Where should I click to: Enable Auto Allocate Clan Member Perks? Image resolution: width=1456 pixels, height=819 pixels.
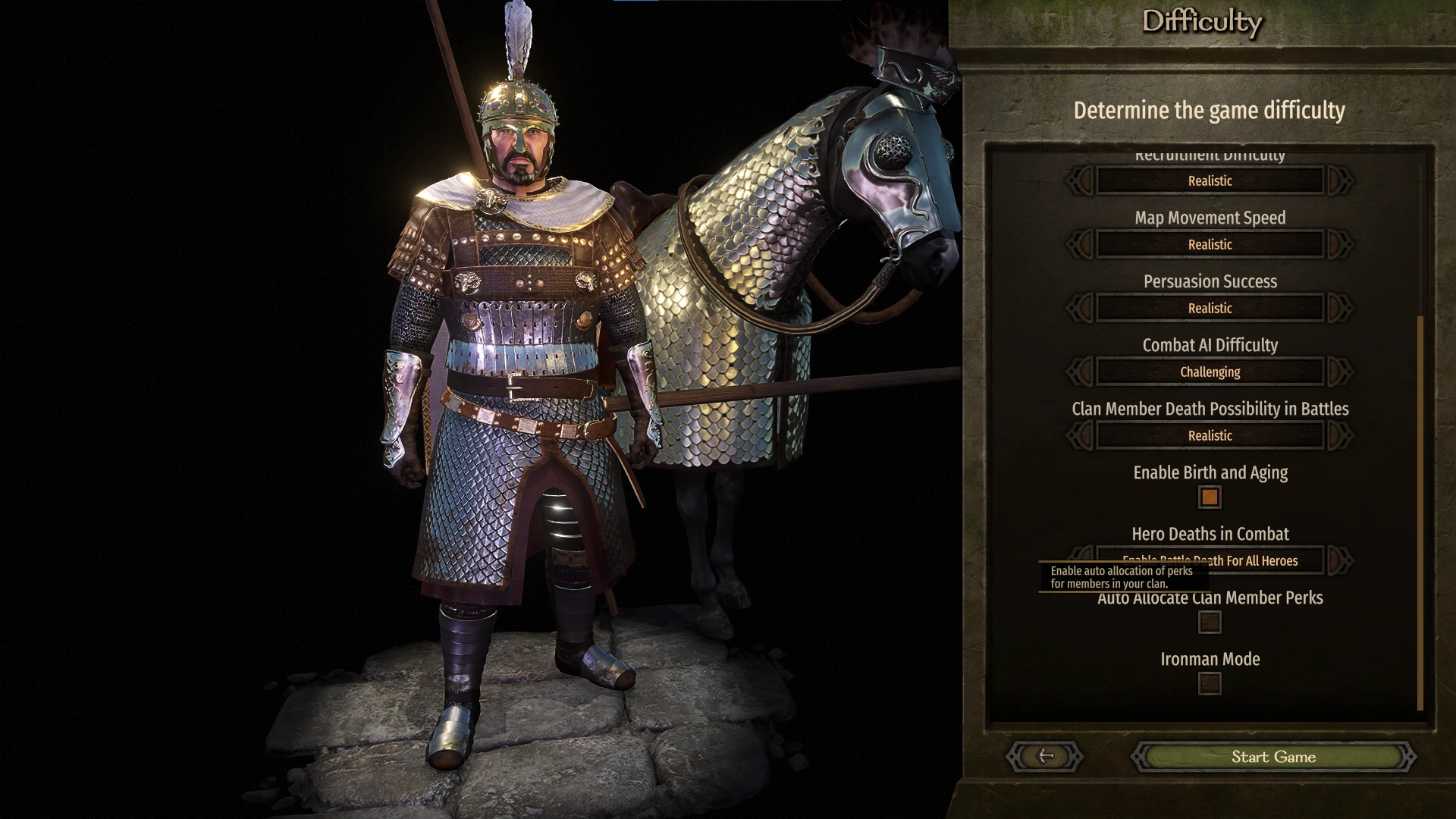click(1209, 621)
